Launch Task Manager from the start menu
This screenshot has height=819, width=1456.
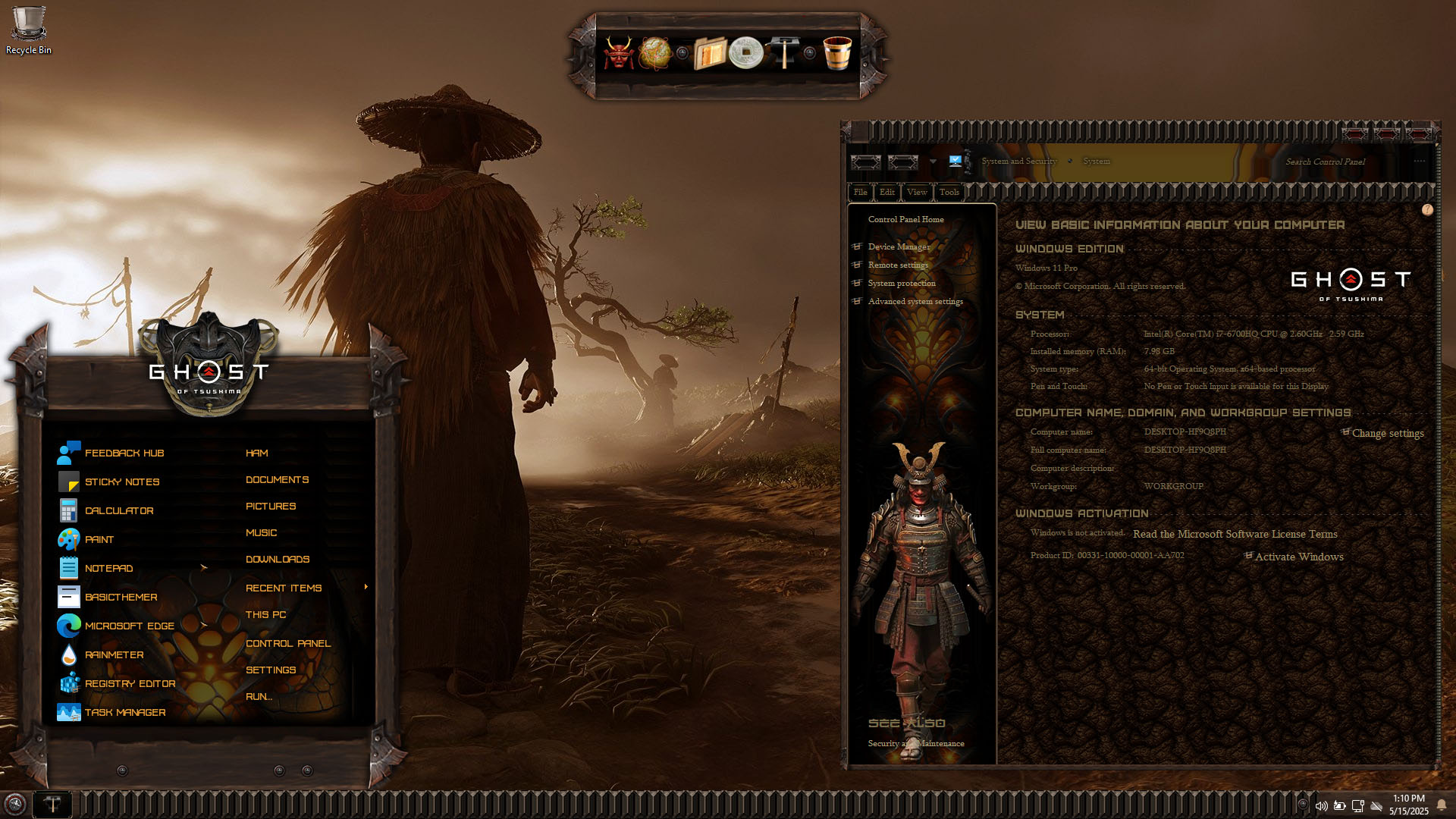(125, 712)
